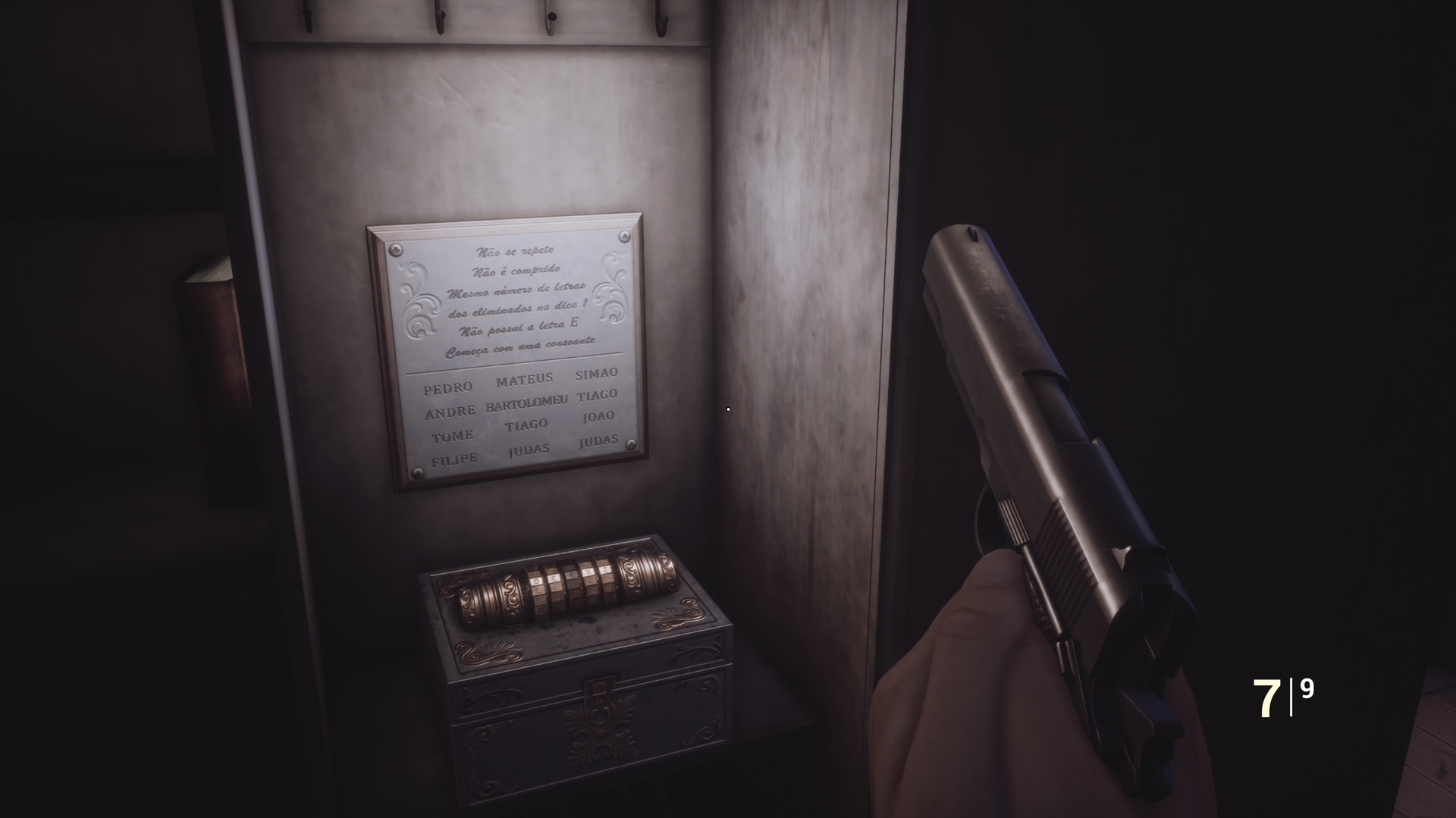
Task: Click the hint line 'Não possui a letra E'
Action: click(x=519, y=326)
